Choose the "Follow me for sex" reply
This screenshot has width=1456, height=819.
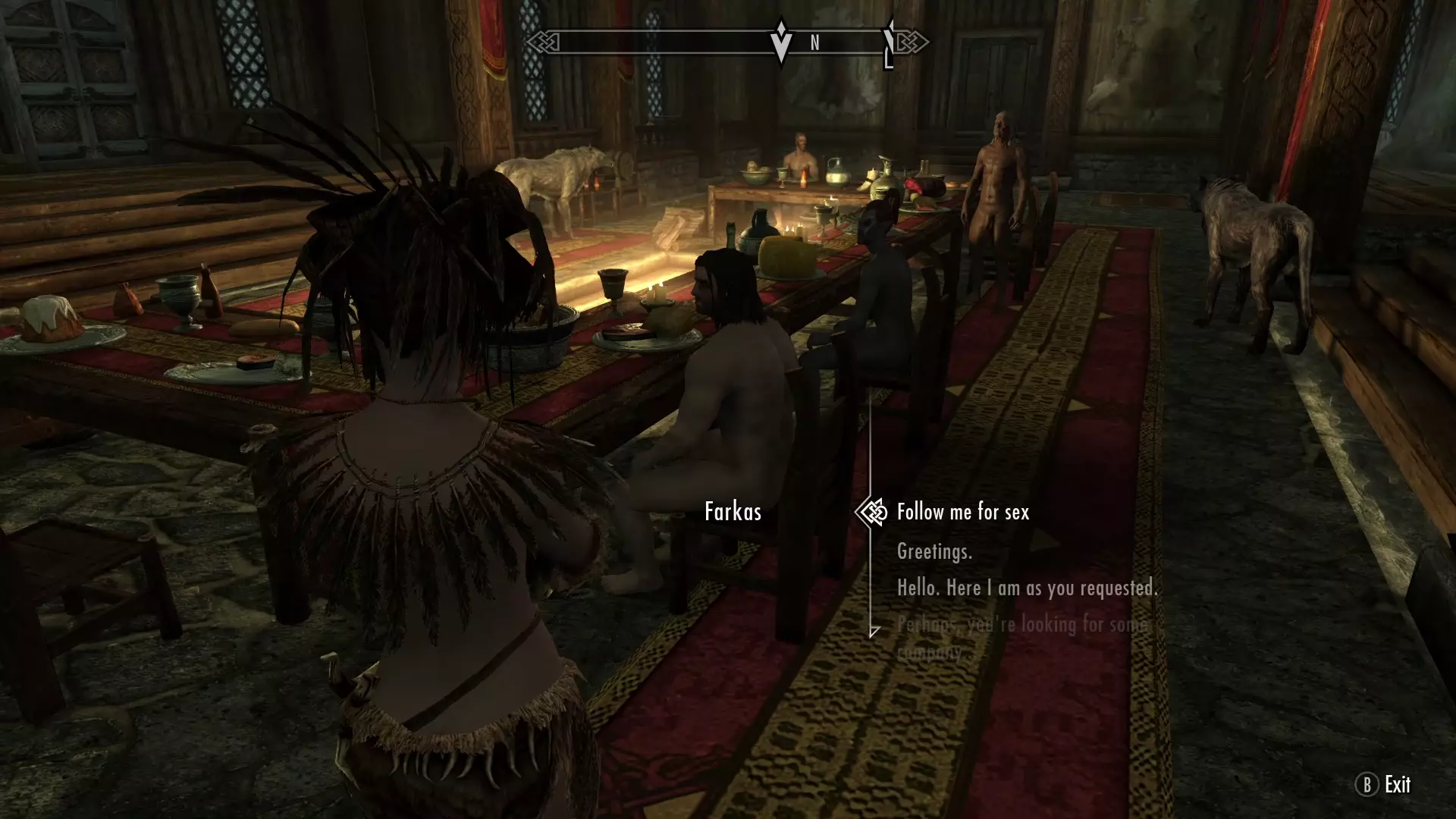point(962,513)
